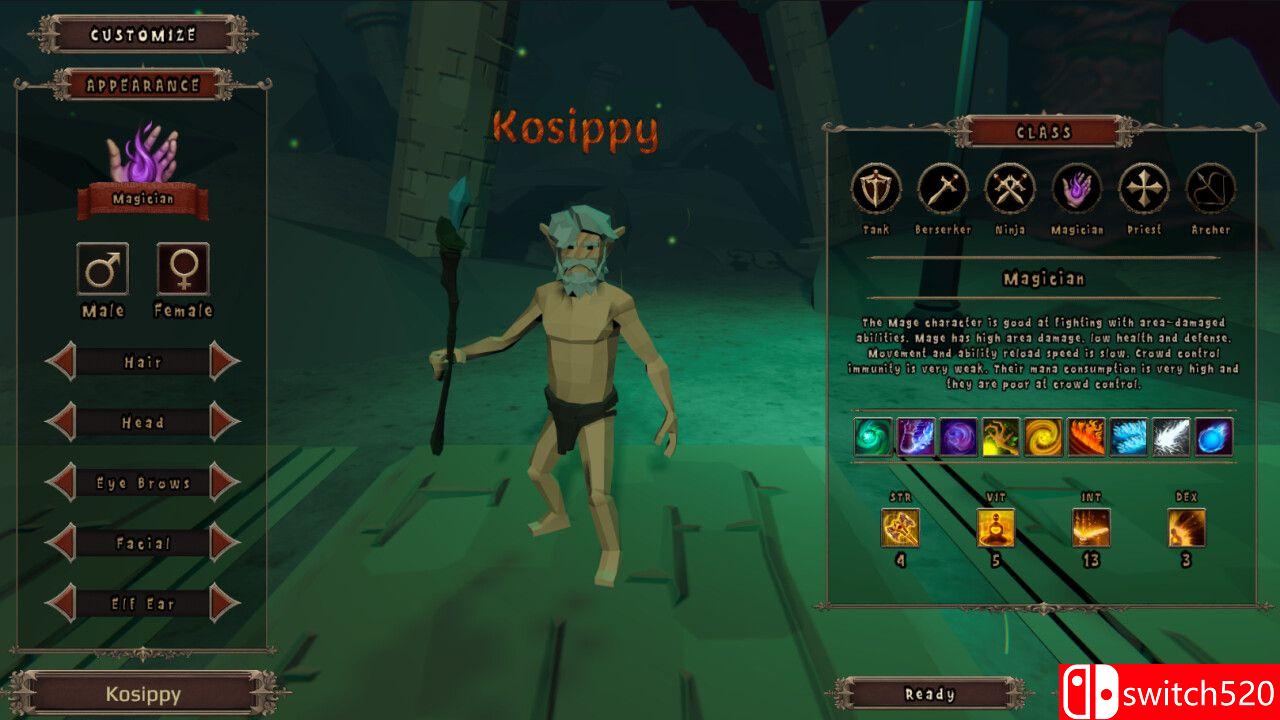The image size is (1280, 720).
Task: Select the next Head option
Action: click(x=224, y=423)
